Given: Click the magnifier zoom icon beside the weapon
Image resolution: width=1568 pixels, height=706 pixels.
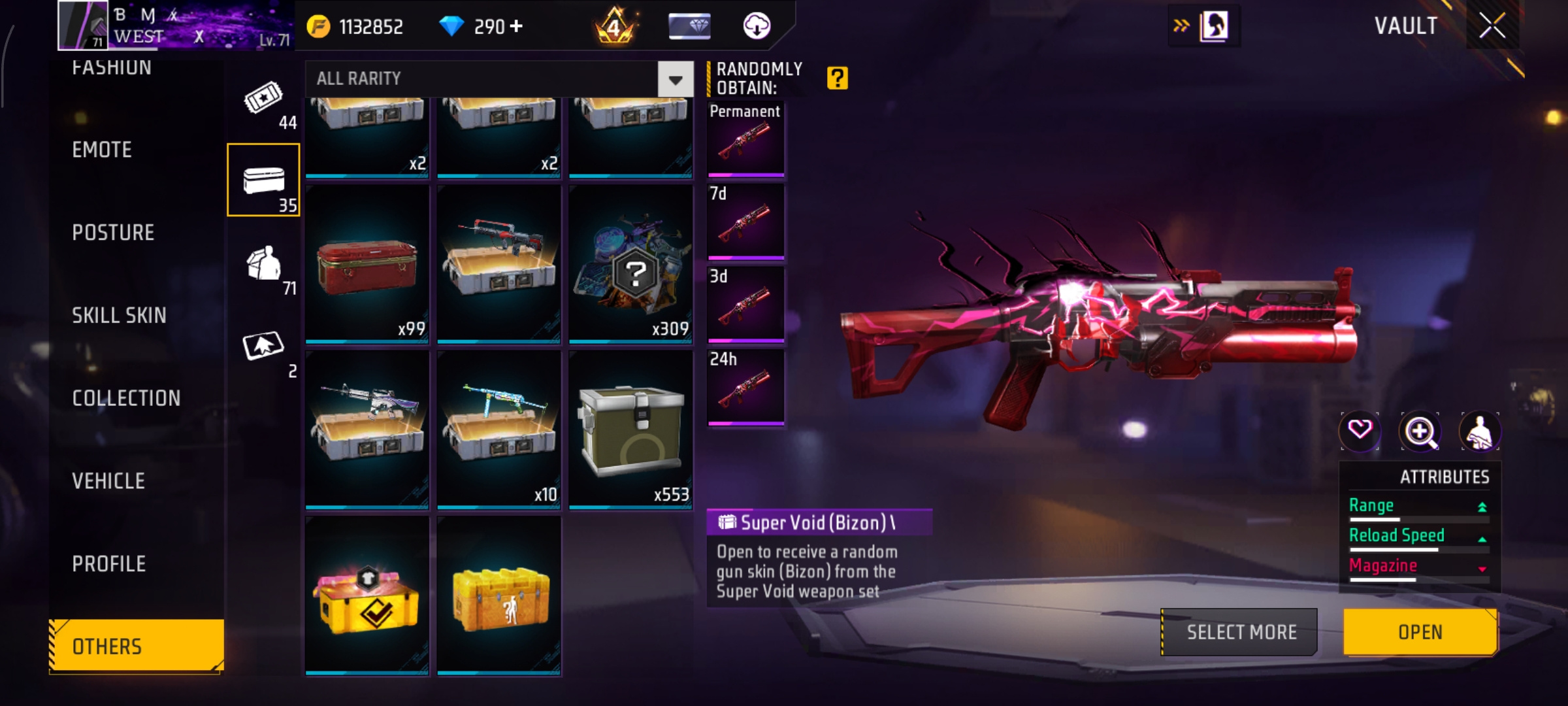Looking at the screenshot, I should tap(1420, 430).
